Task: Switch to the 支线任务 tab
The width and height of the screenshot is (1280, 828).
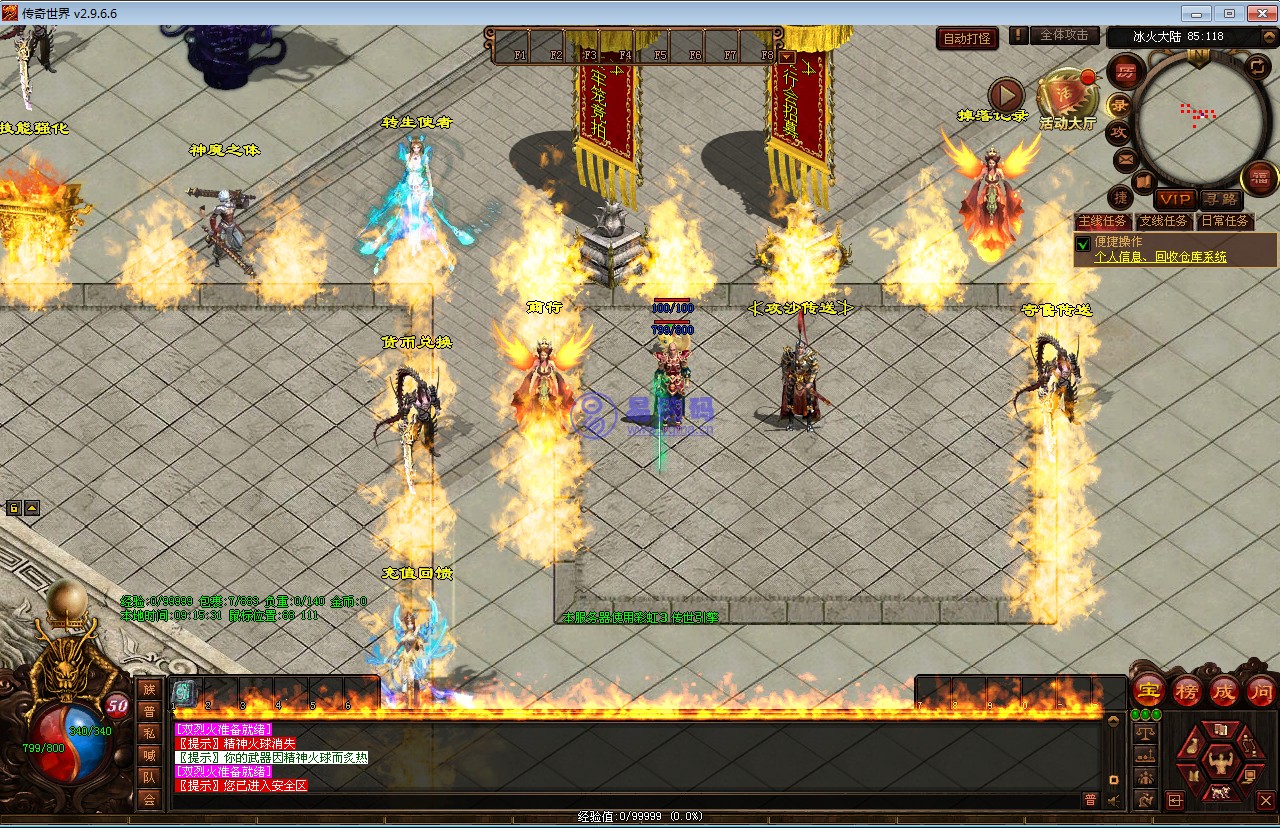Action: click(1163, 221)
